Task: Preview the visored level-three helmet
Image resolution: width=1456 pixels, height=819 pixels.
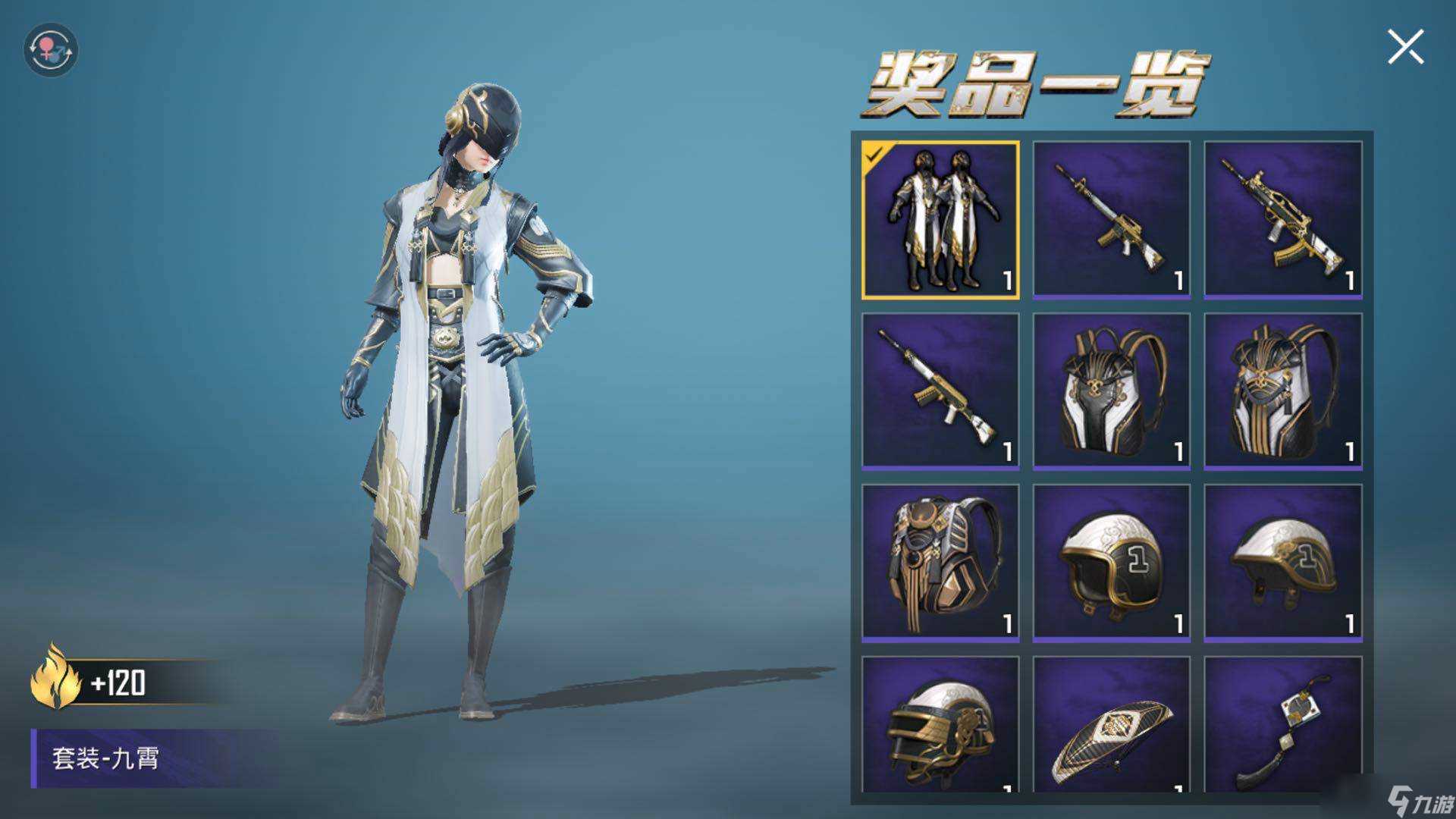Action: (940, 728)
